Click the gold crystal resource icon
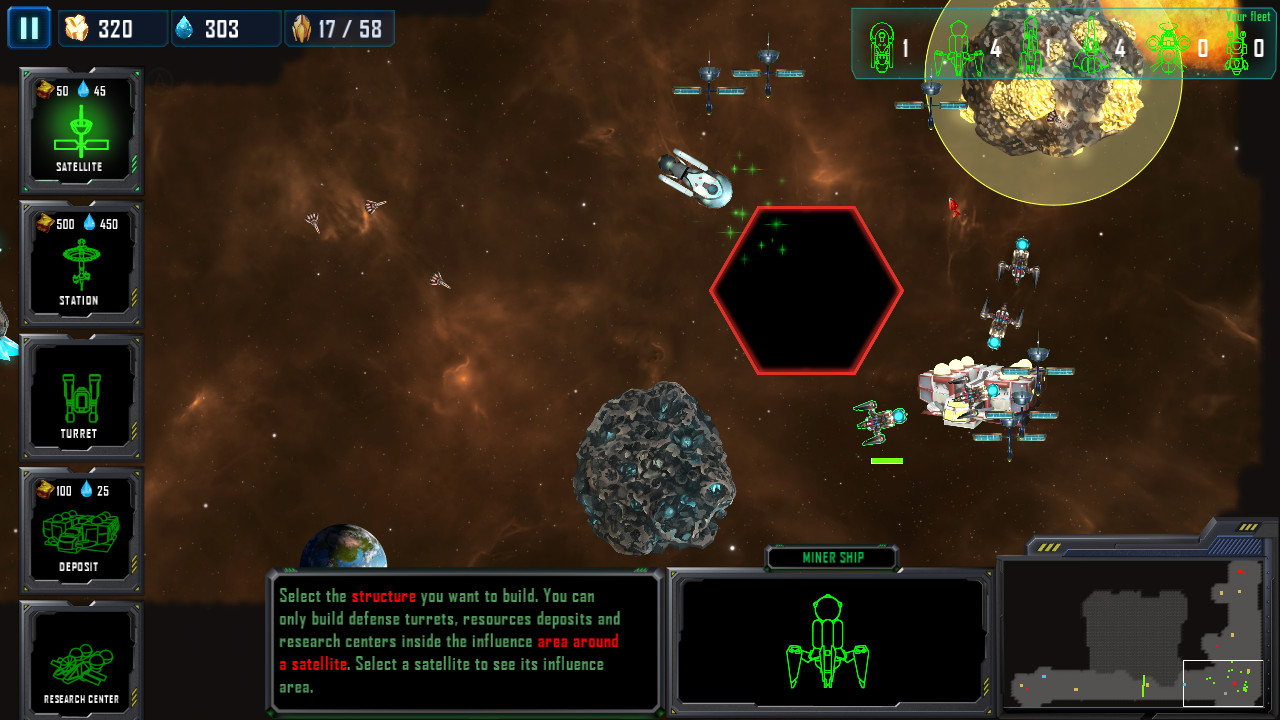 pos(78,28)
